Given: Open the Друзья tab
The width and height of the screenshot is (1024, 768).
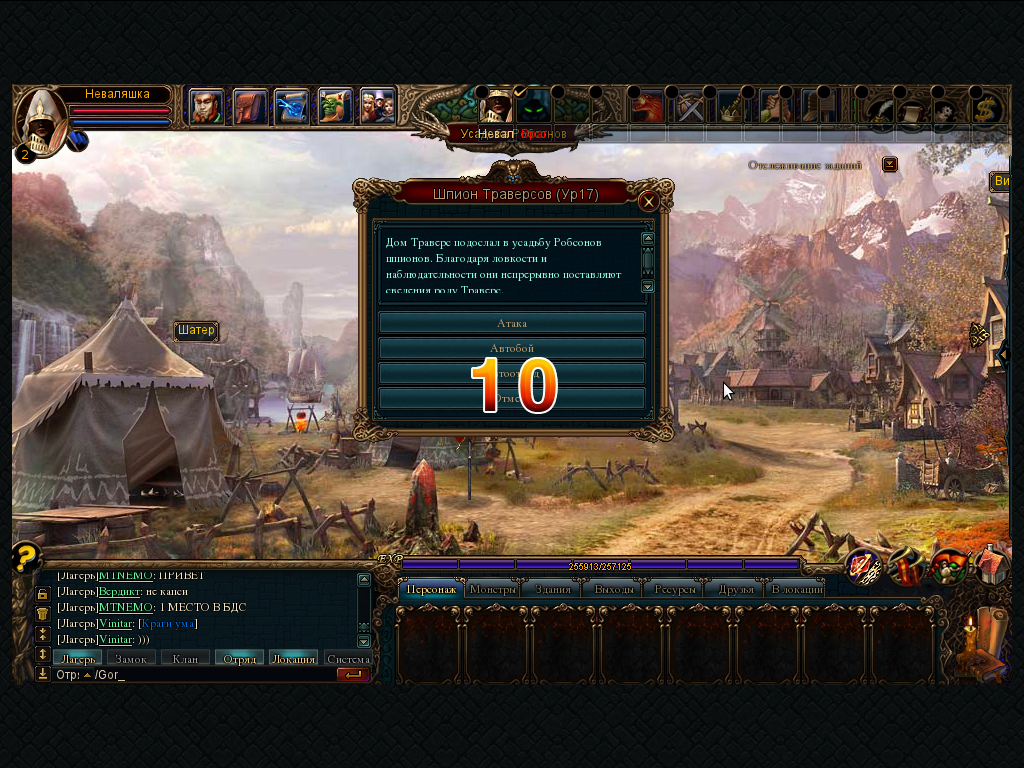Looking at the screenshot, I should click(736, 589).
